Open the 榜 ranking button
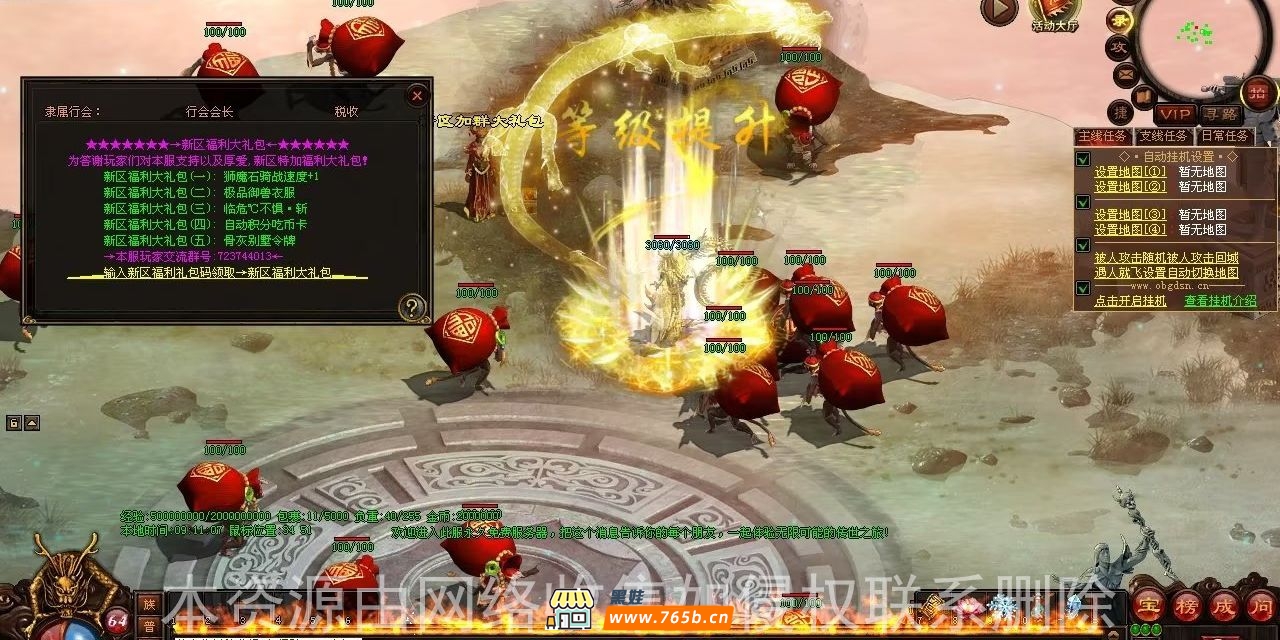This screenshot has height=640, width=1280. (x=1187, y=604)
